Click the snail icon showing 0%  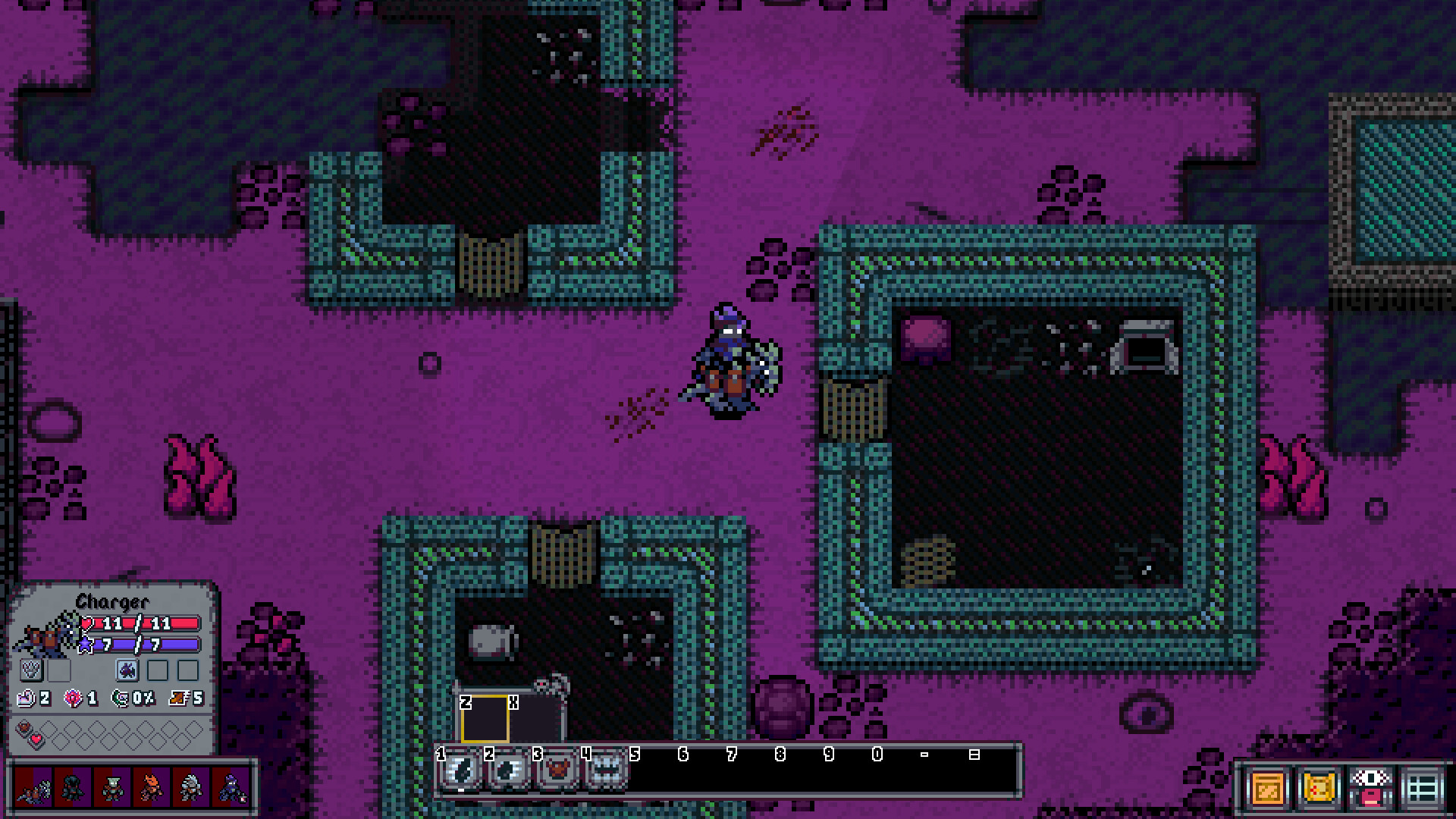click(x=121, y=698)
